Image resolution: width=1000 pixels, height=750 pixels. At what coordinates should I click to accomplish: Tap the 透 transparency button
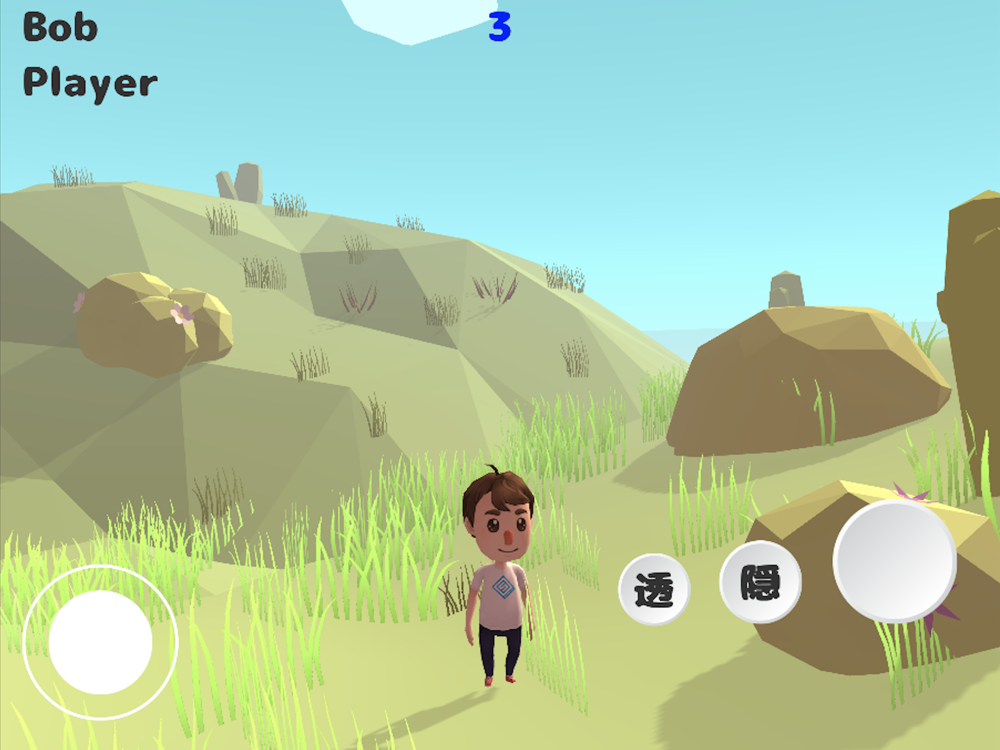[x=655, y=590]
